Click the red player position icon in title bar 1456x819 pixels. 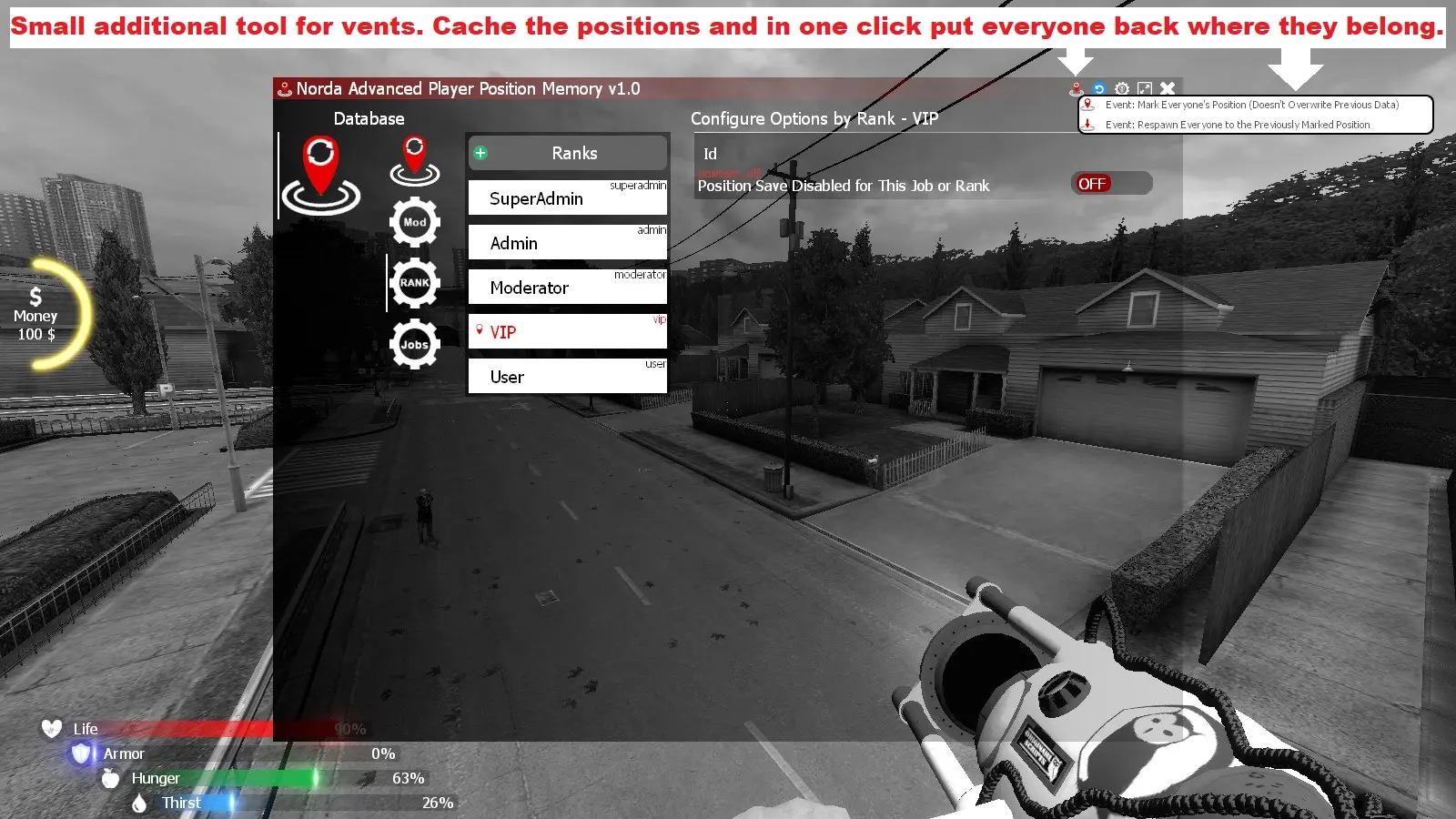1077,88
